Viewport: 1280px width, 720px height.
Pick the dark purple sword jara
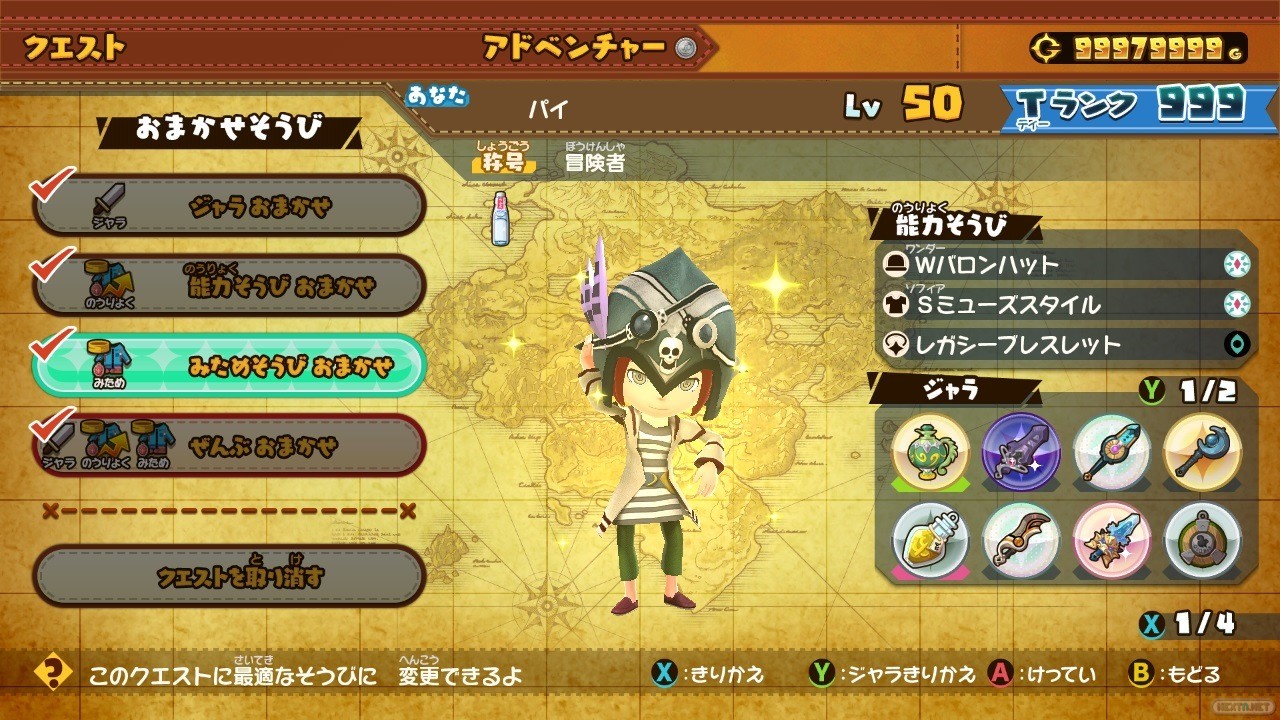[x=1020, y=450]
